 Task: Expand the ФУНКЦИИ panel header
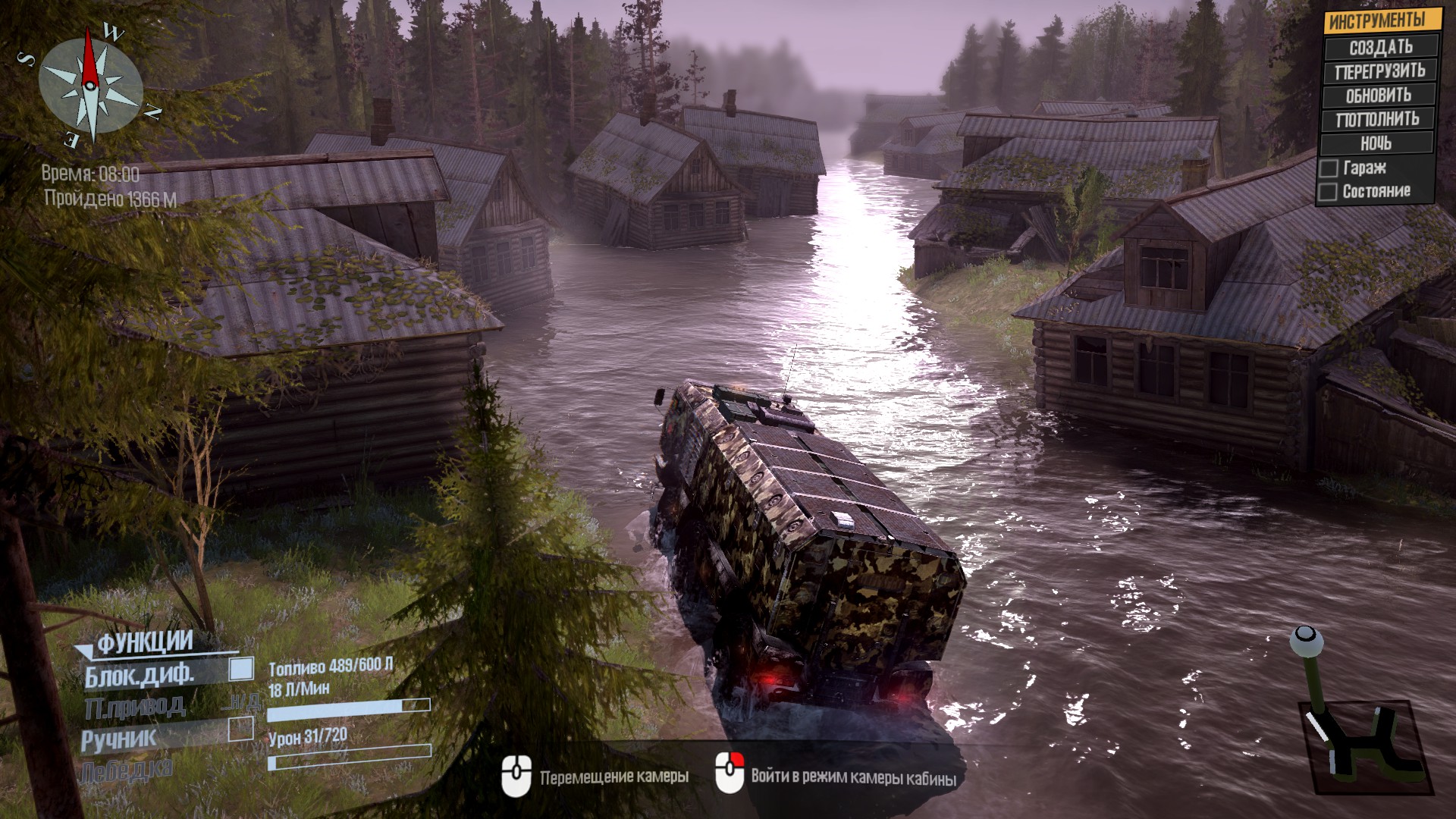pyautogui.click(x=144, y=643)
